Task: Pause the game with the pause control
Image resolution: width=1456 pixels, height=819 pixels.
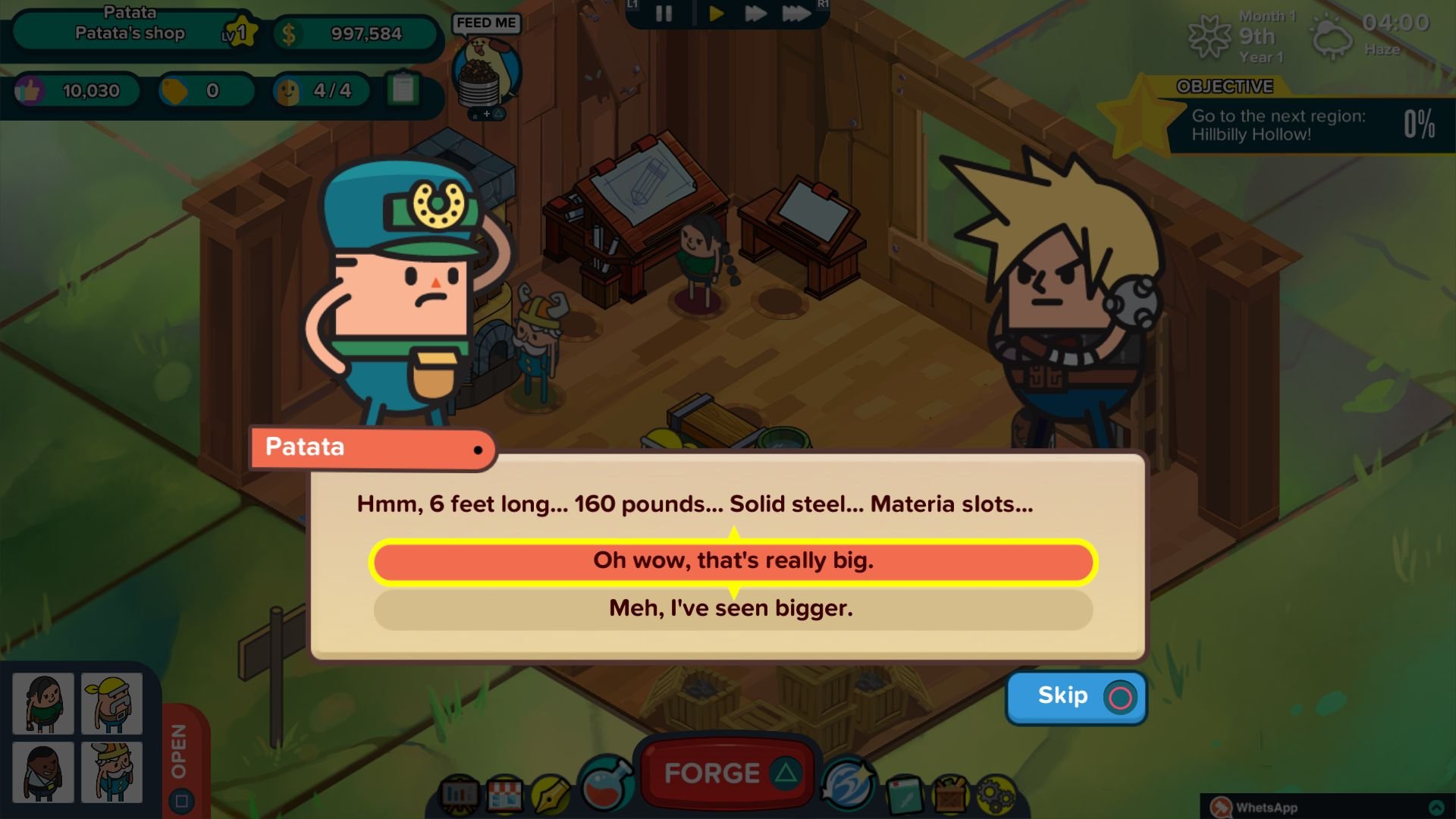Action: pyautogui.click(x=663, y=12)
